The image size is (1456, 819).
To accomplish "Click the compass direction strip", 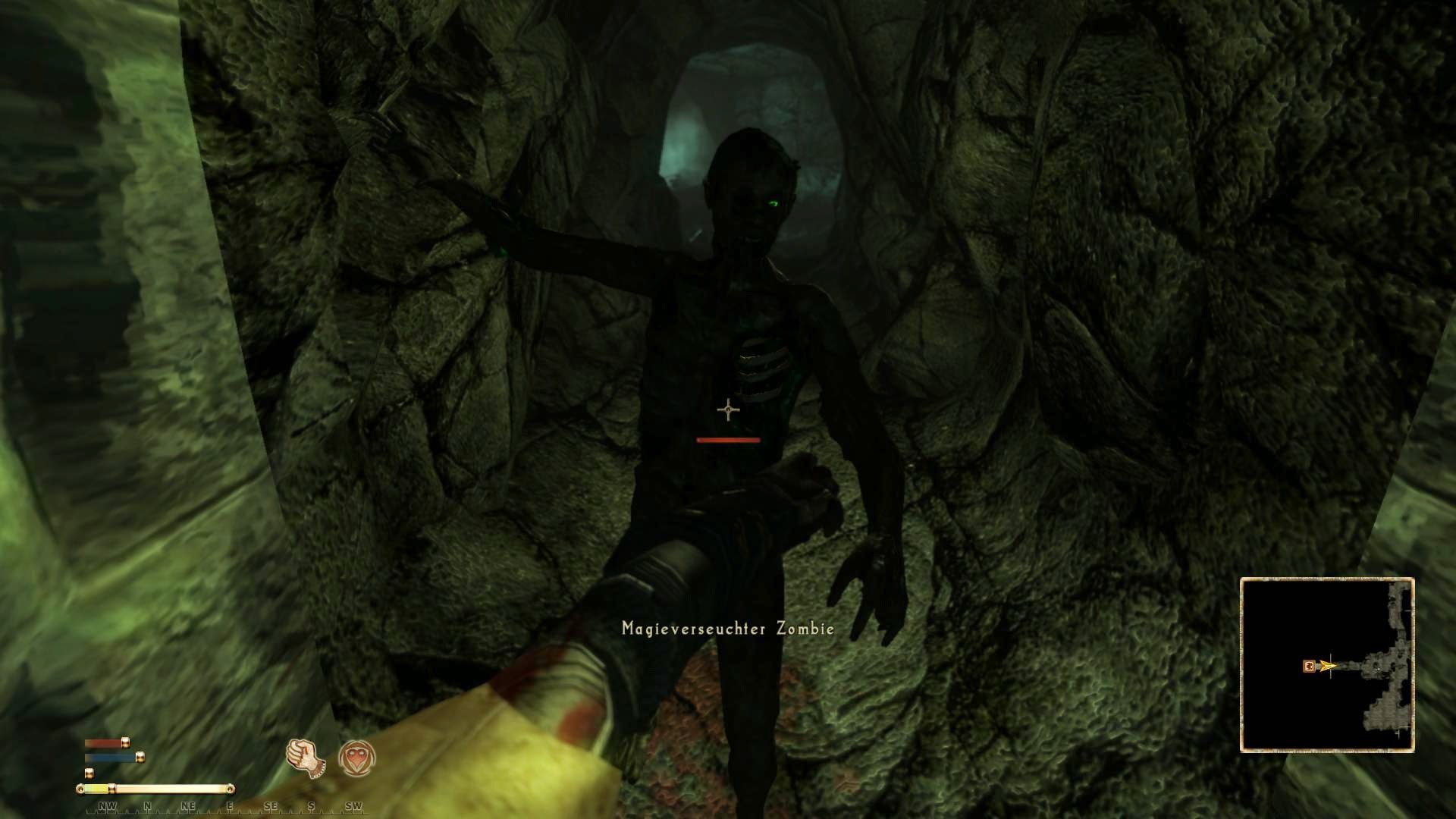I will click(227, 806).
